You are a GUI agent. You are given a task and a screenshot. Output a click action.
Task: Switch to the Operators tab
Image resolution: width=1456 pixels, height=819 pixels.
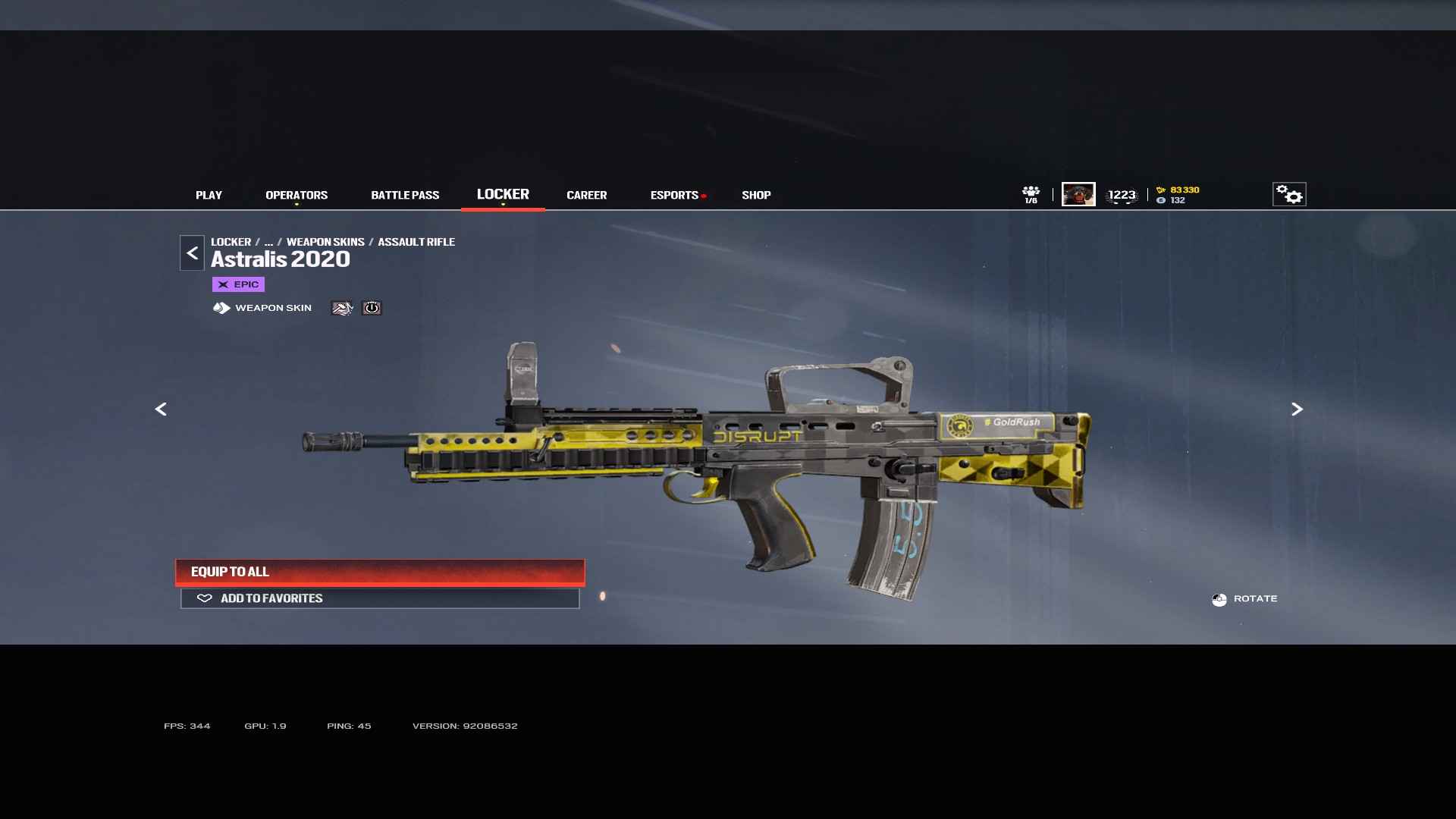[297, 195]
